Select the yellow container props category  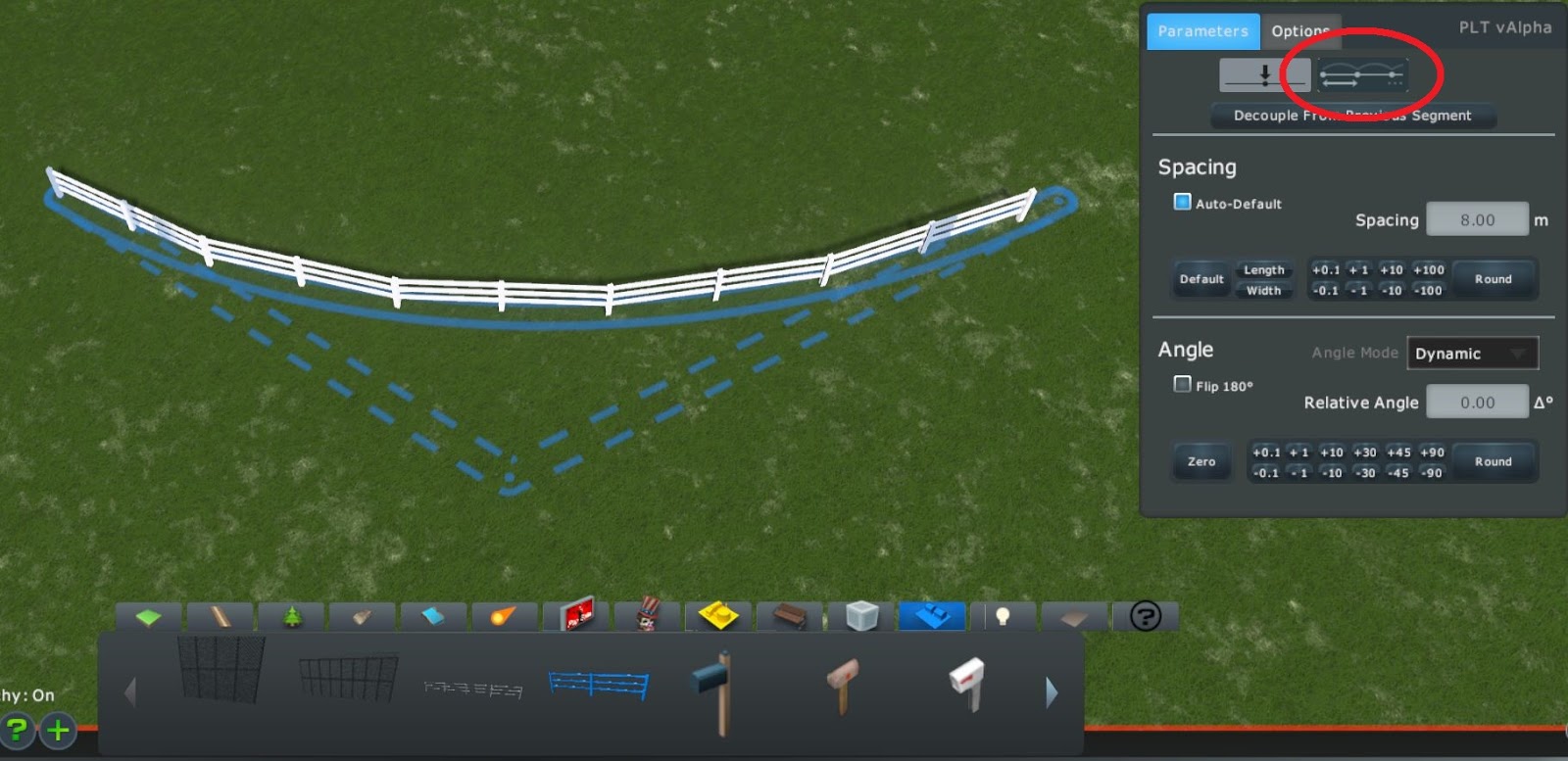[718, 616]
